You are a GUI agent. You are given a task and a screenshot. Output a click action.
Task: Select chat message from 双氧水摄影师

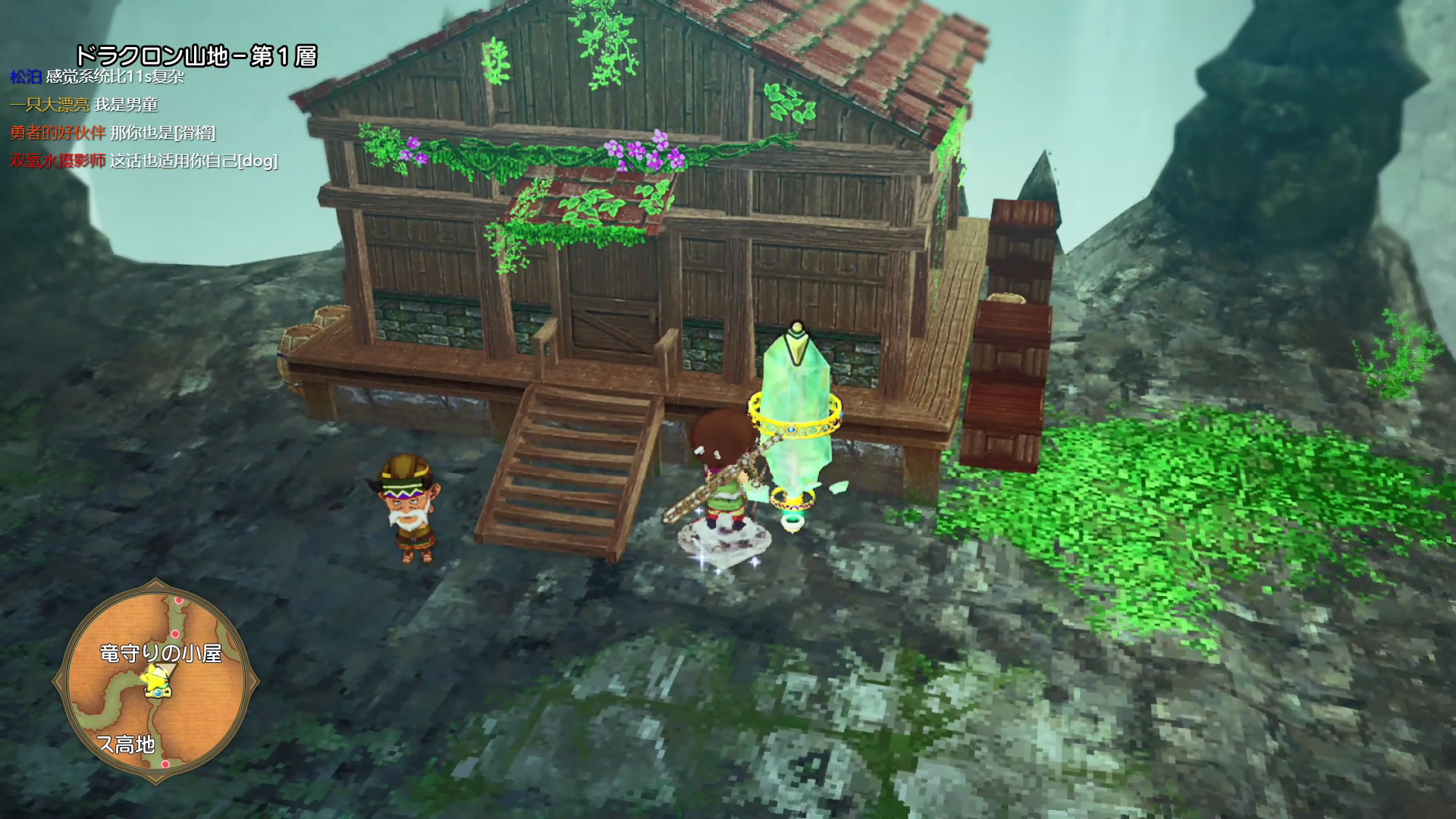[x=143, y=161]
